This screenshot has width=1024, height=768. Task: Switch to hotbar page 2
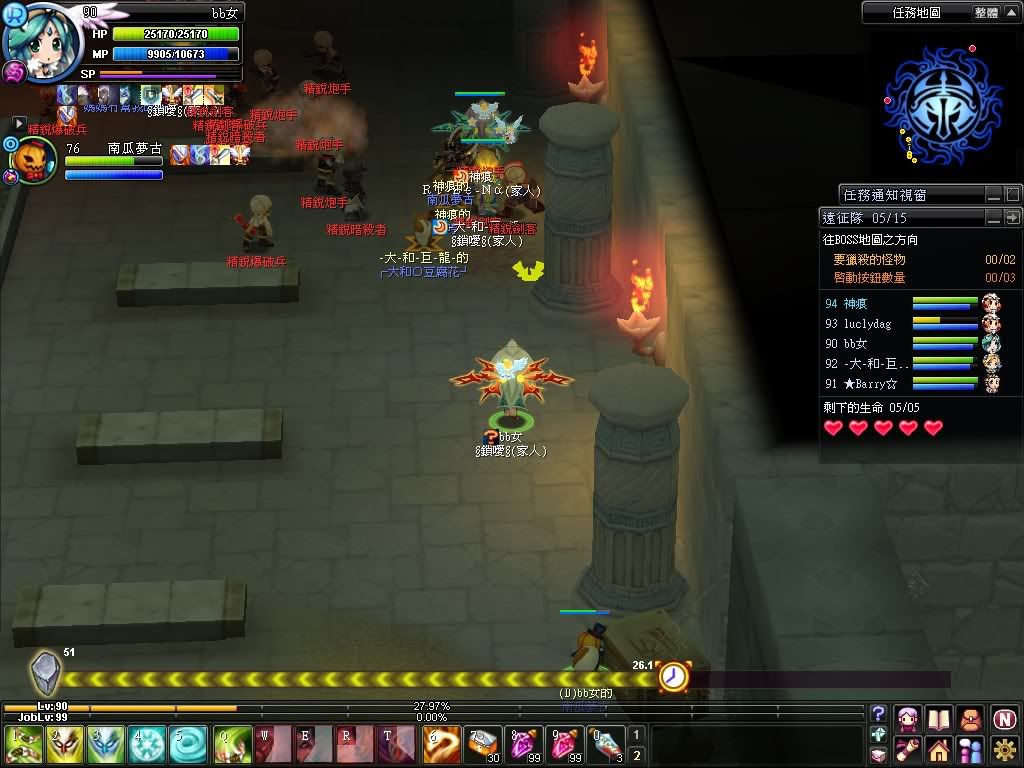coord(637,756)
